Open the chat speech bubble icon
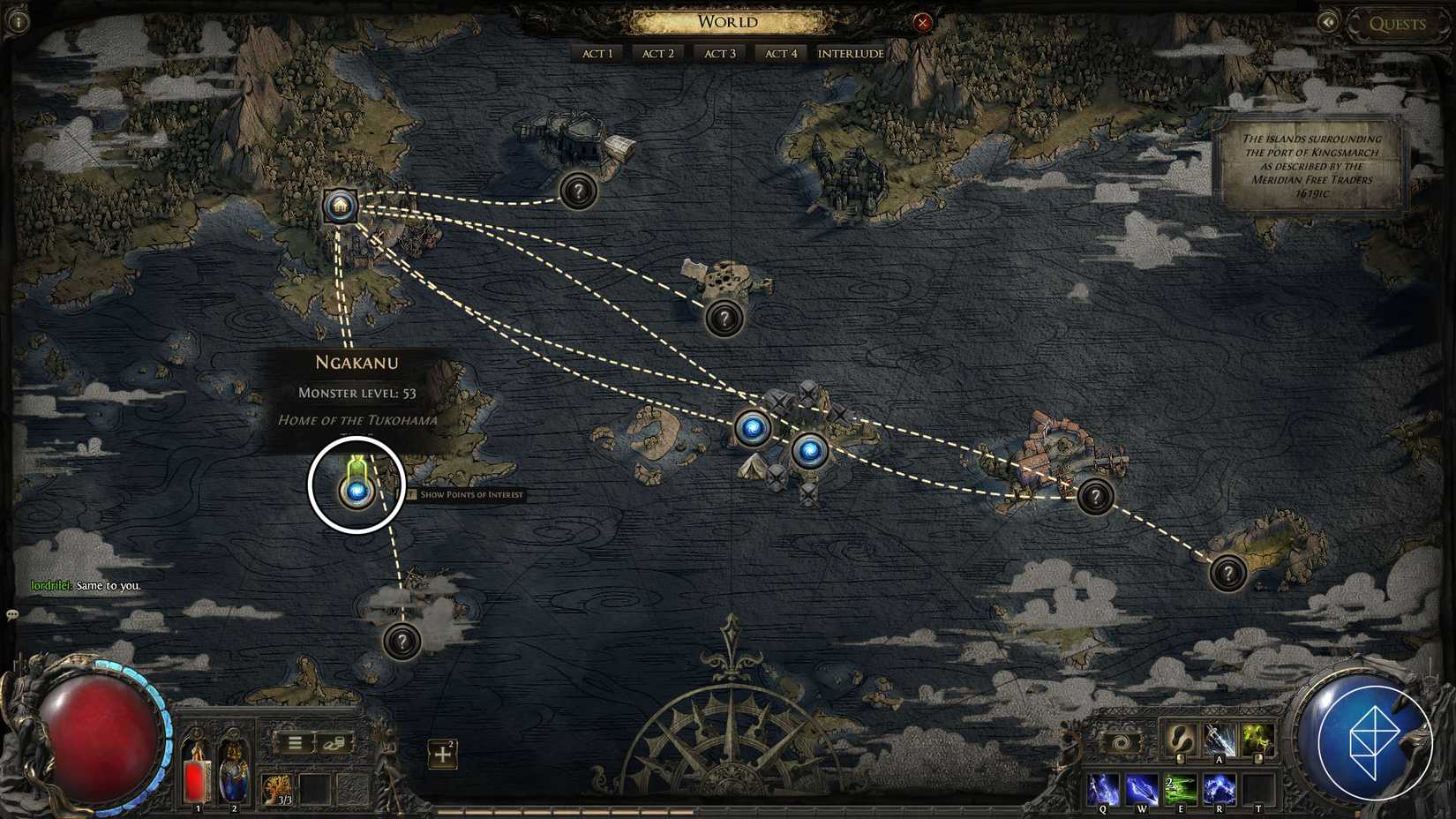The height and width of the screenshot is (819, 1456). tap(11, 614)
